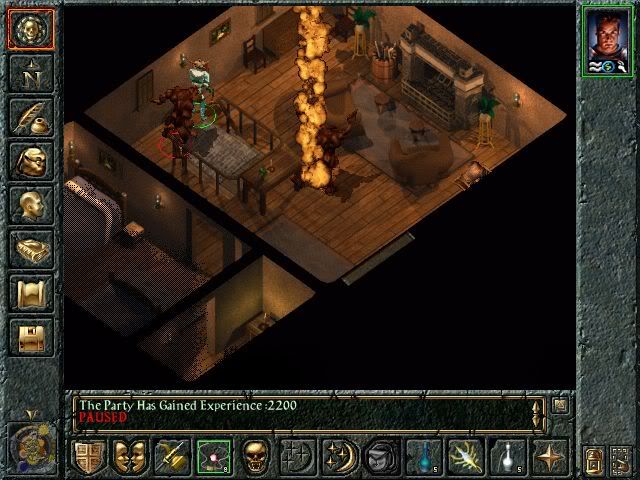Viewport: 640px width, 480px height.
Task: Use the white flask quick item
Action: click(x=506, y=457)
